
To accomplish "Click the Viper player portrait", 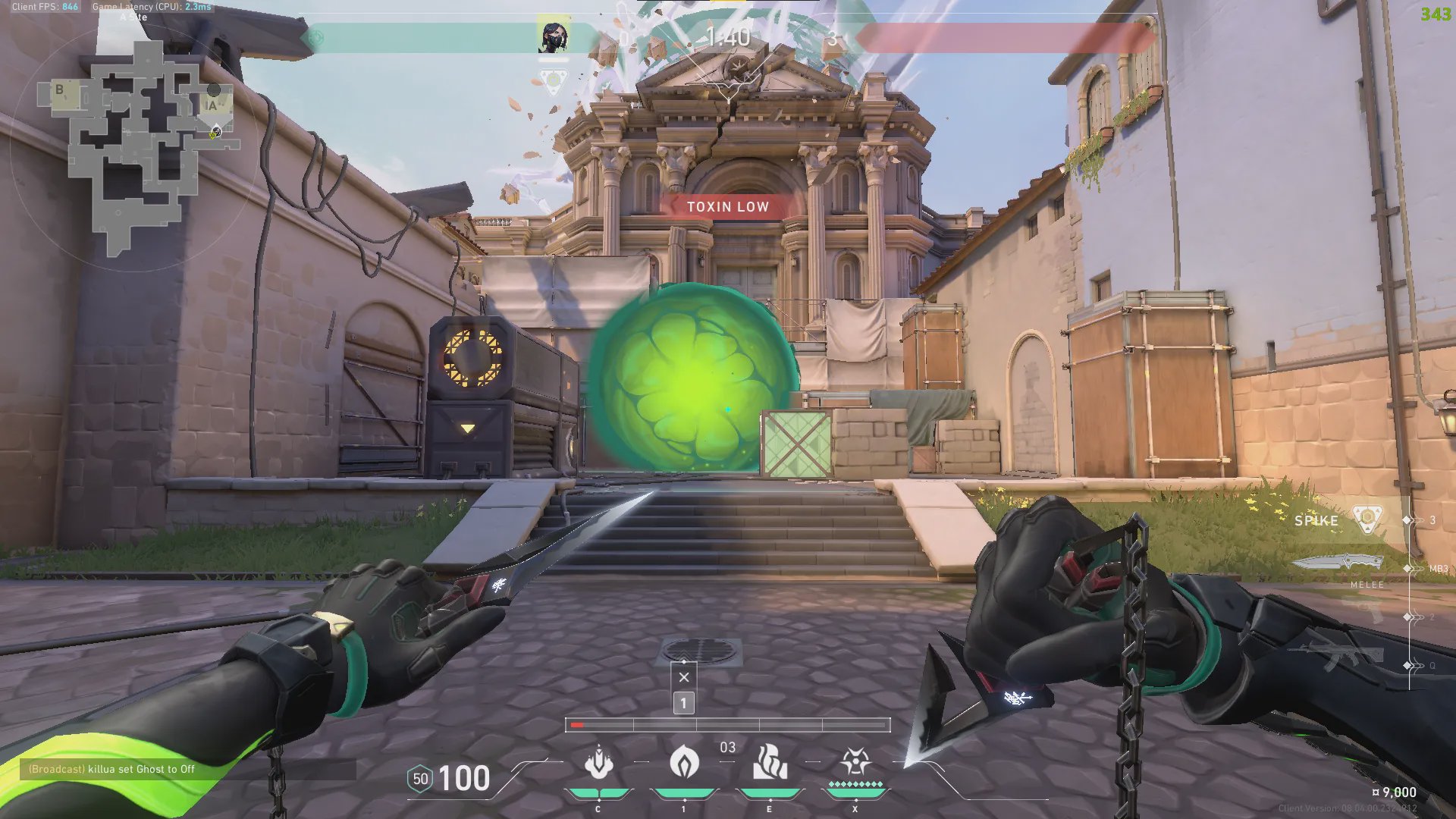I will coord(553,36).
